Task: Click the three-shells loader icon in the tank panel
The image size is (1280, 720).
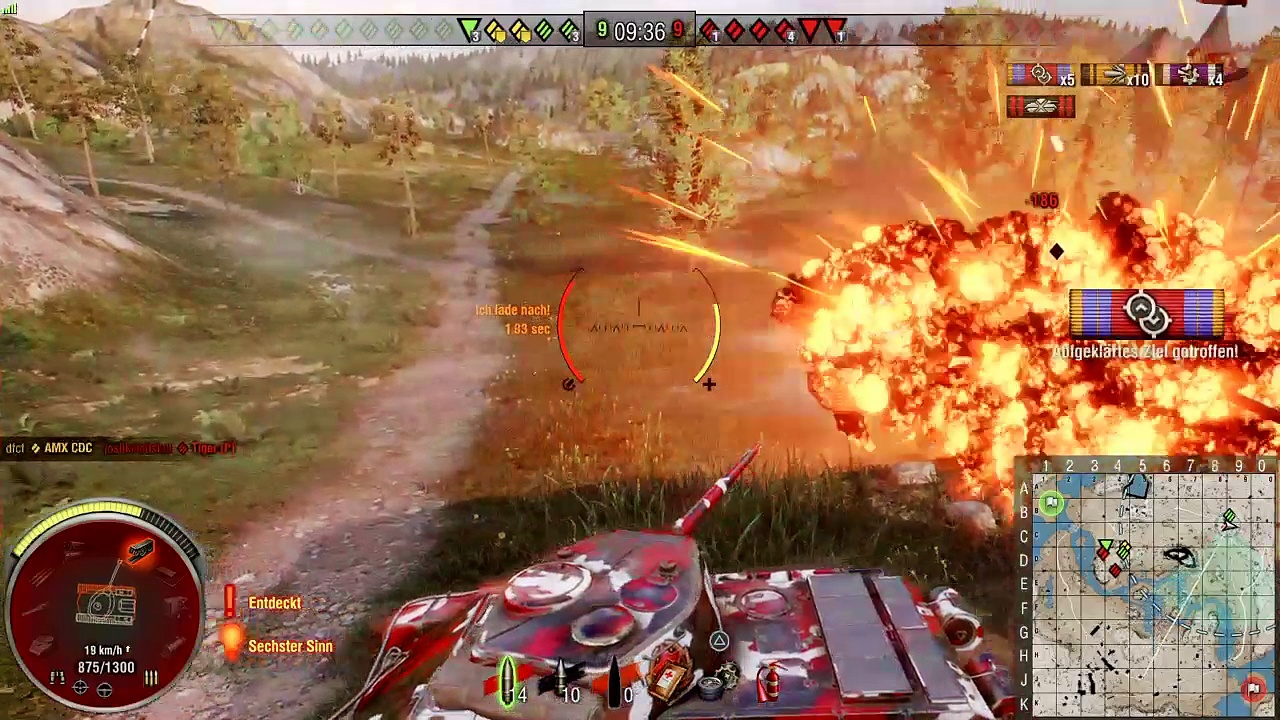Action: (x=151, y=679)
